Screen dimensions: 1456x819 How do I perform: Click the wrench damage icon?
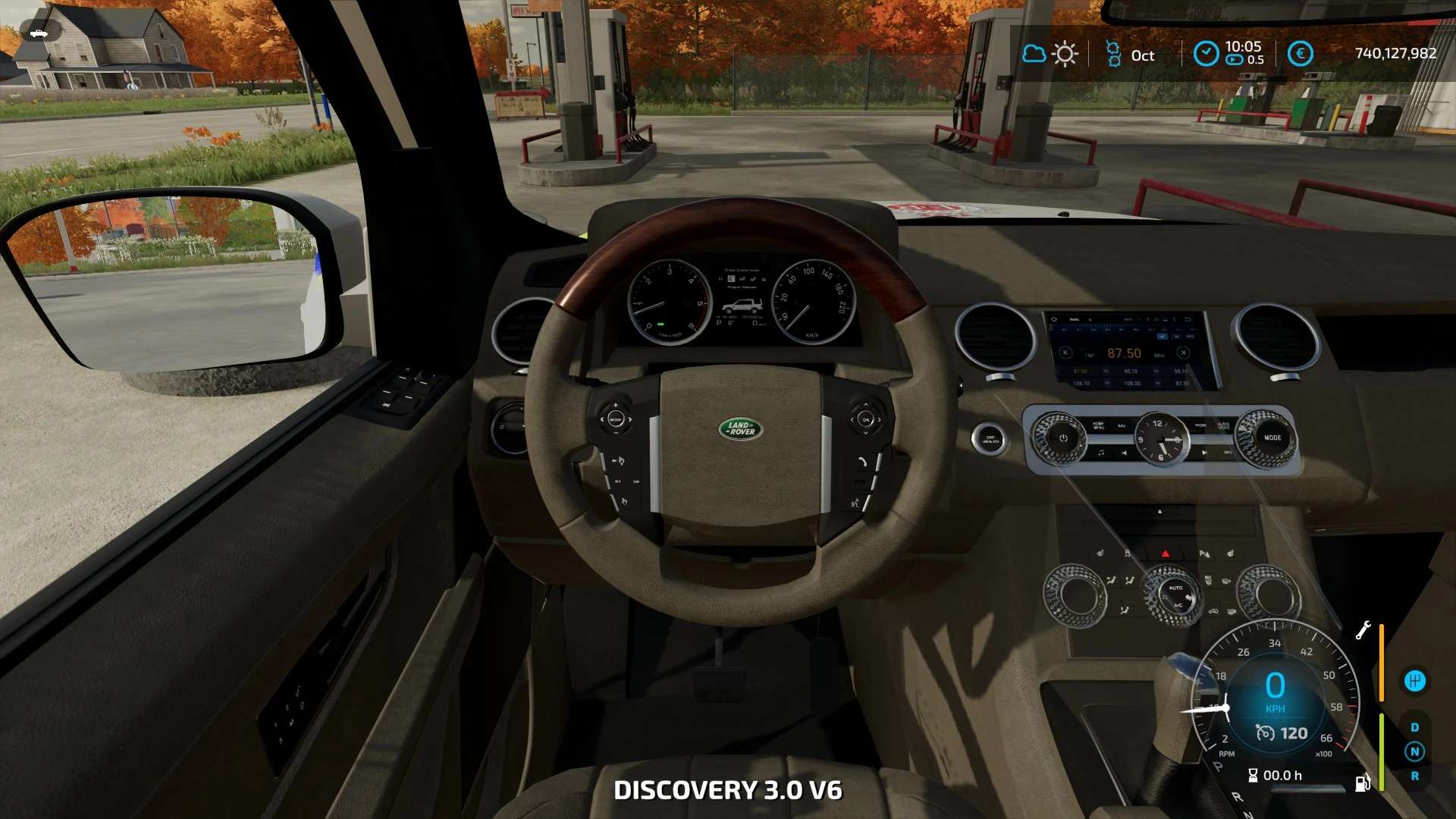coord(1363,630)
